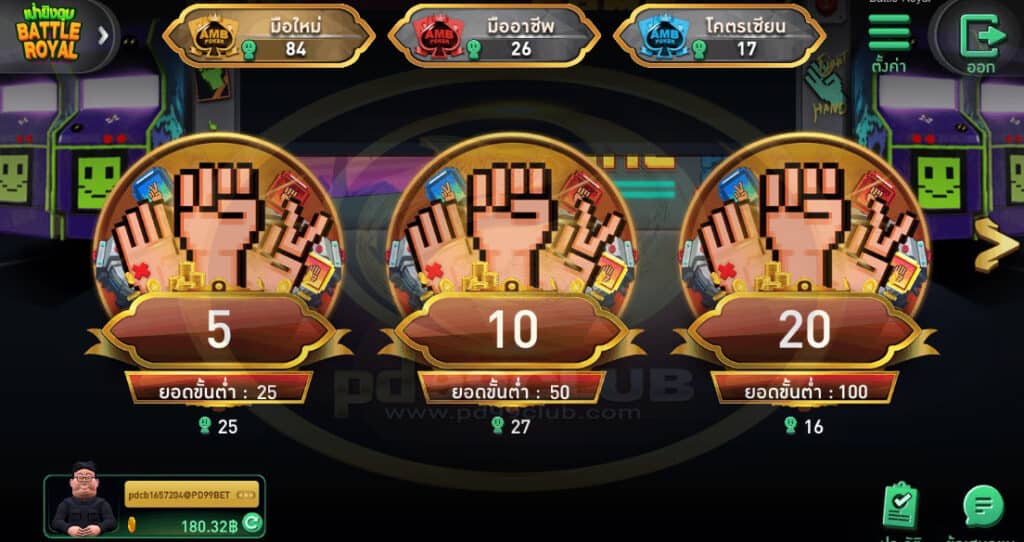Click the username tag's more options dots

pos(248,495)
